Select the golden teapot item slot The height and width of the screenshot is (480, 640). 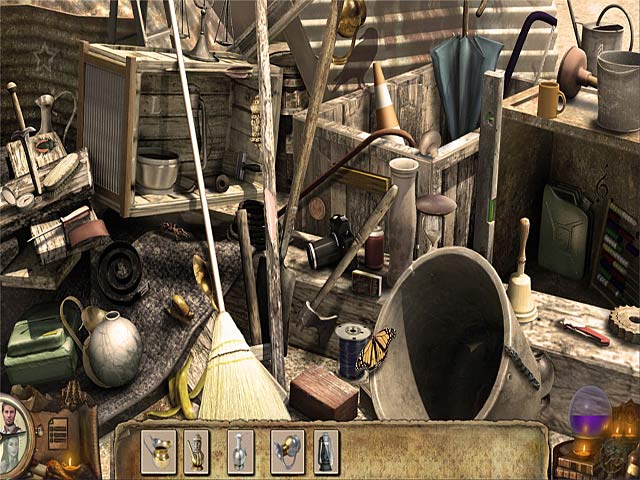point(287,451)
